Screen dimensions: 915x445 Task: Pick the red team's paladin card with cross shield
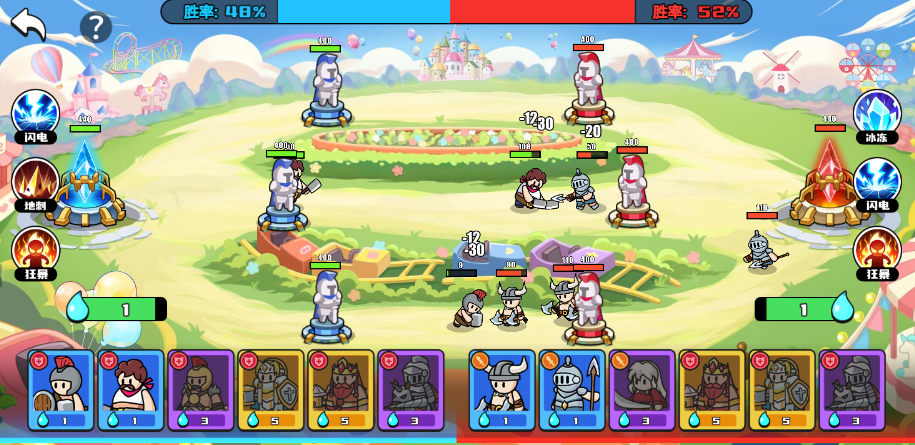782,389
